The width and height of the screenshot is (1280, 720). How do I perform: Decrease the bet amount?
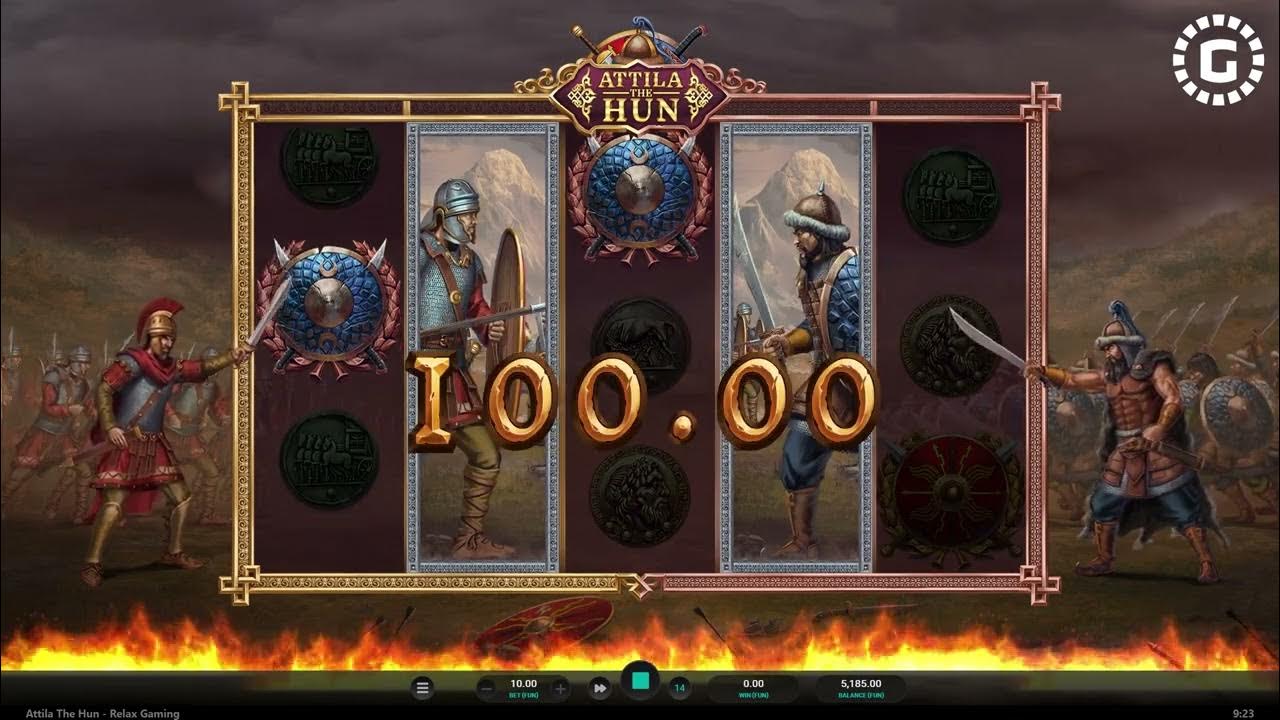pos(485,686)
